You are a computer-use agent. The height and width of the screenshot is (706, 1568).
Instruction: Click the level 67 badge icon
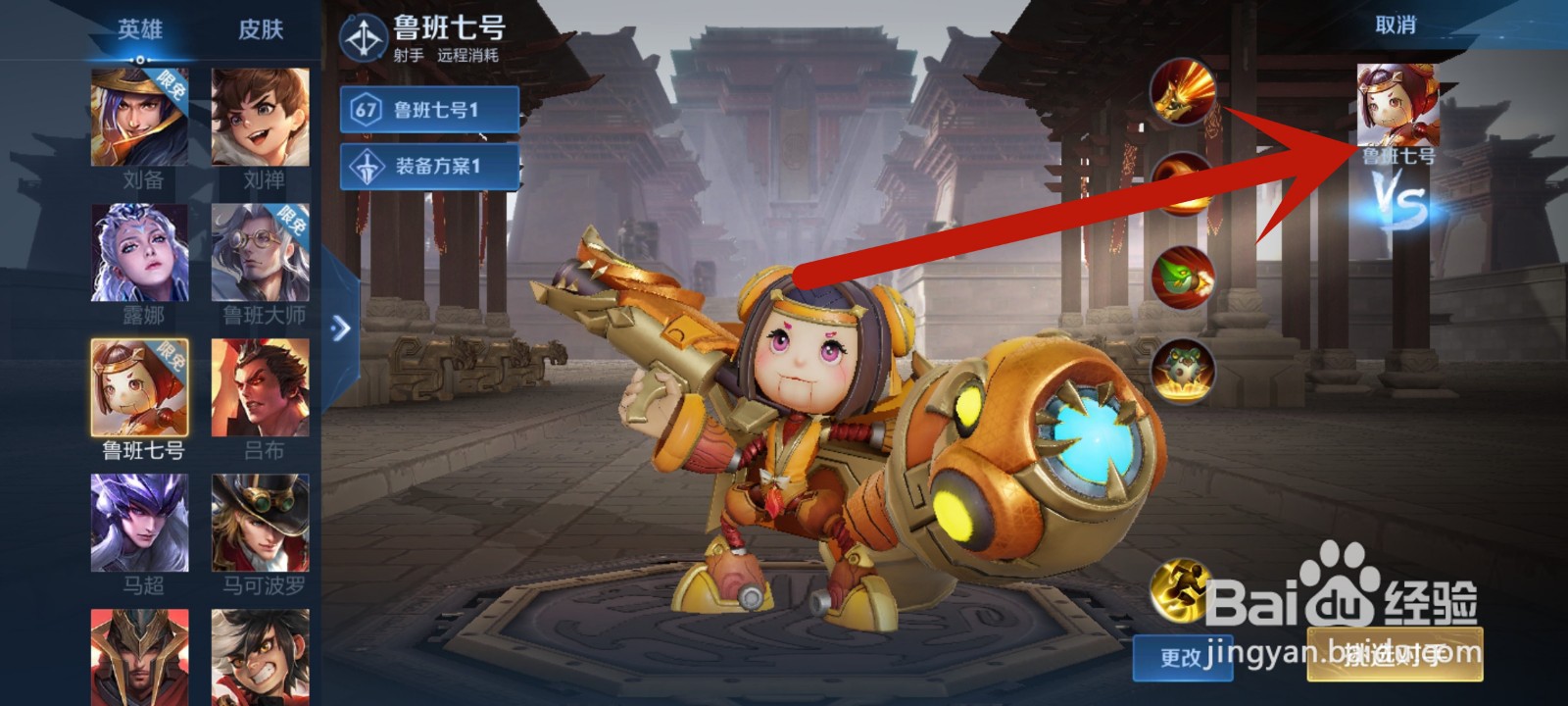[364, 109]
